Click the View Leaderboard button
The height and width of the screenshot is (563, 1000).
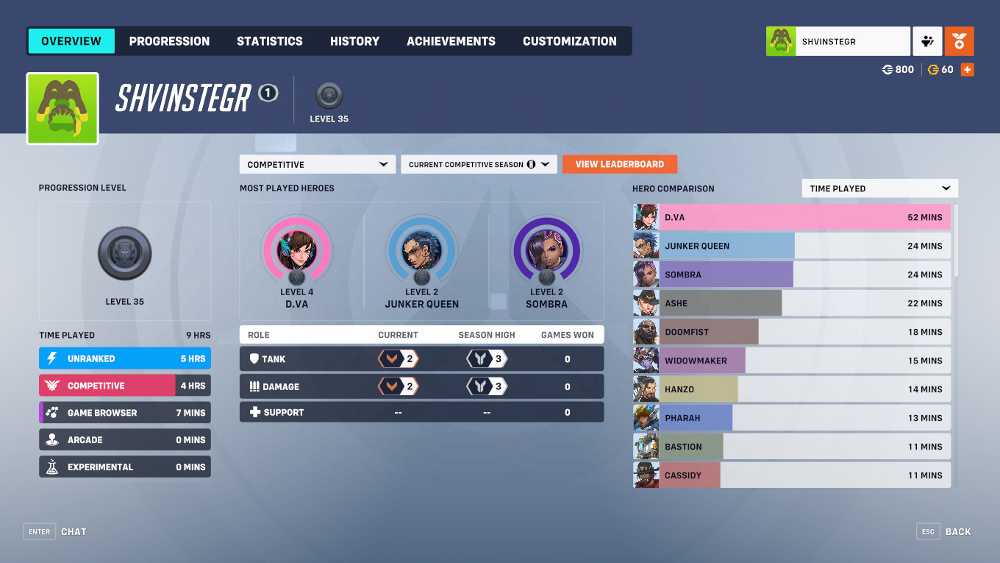pos(620,164)
